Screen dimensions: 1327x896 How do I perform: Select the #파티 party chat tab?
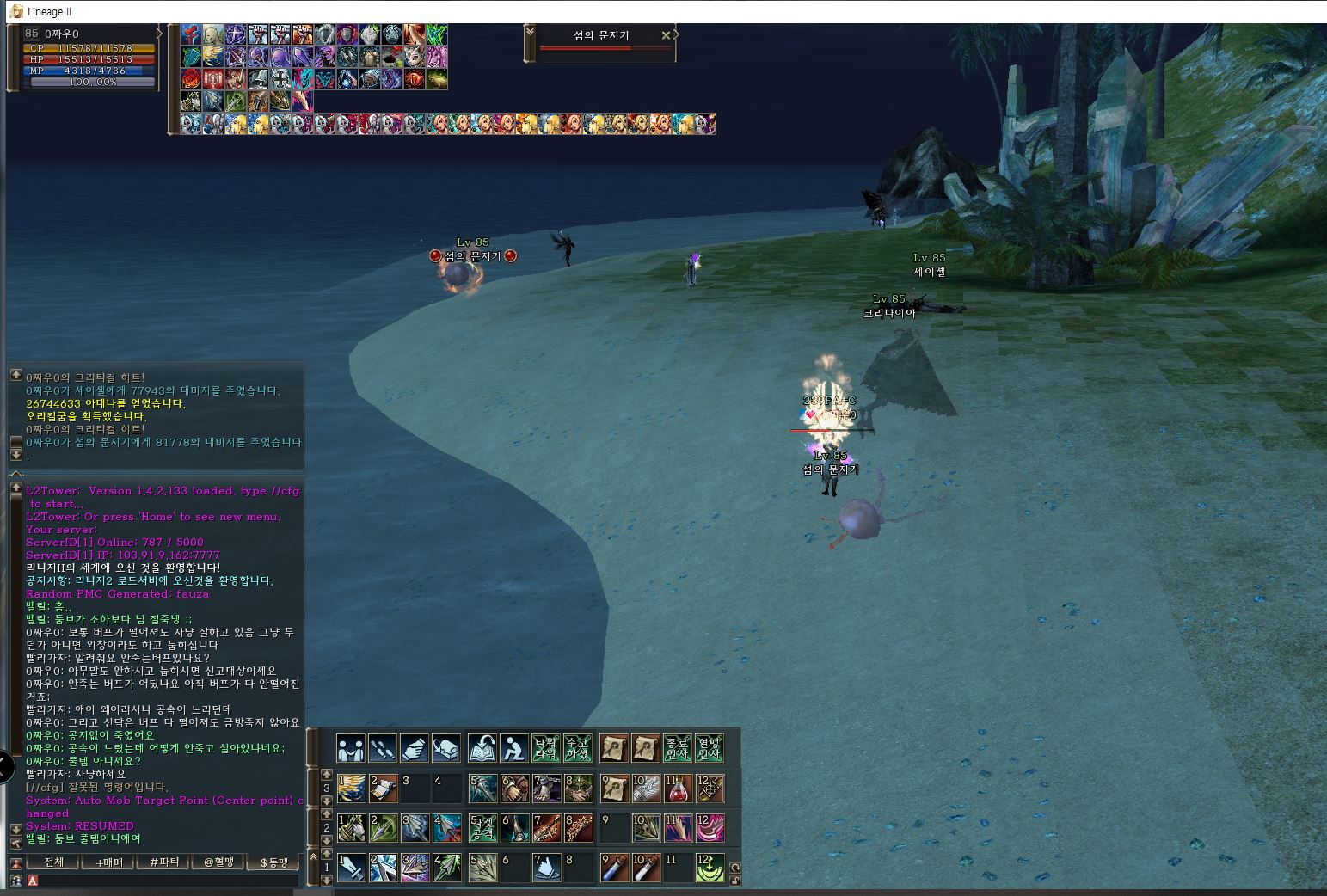tap(164, 862)
